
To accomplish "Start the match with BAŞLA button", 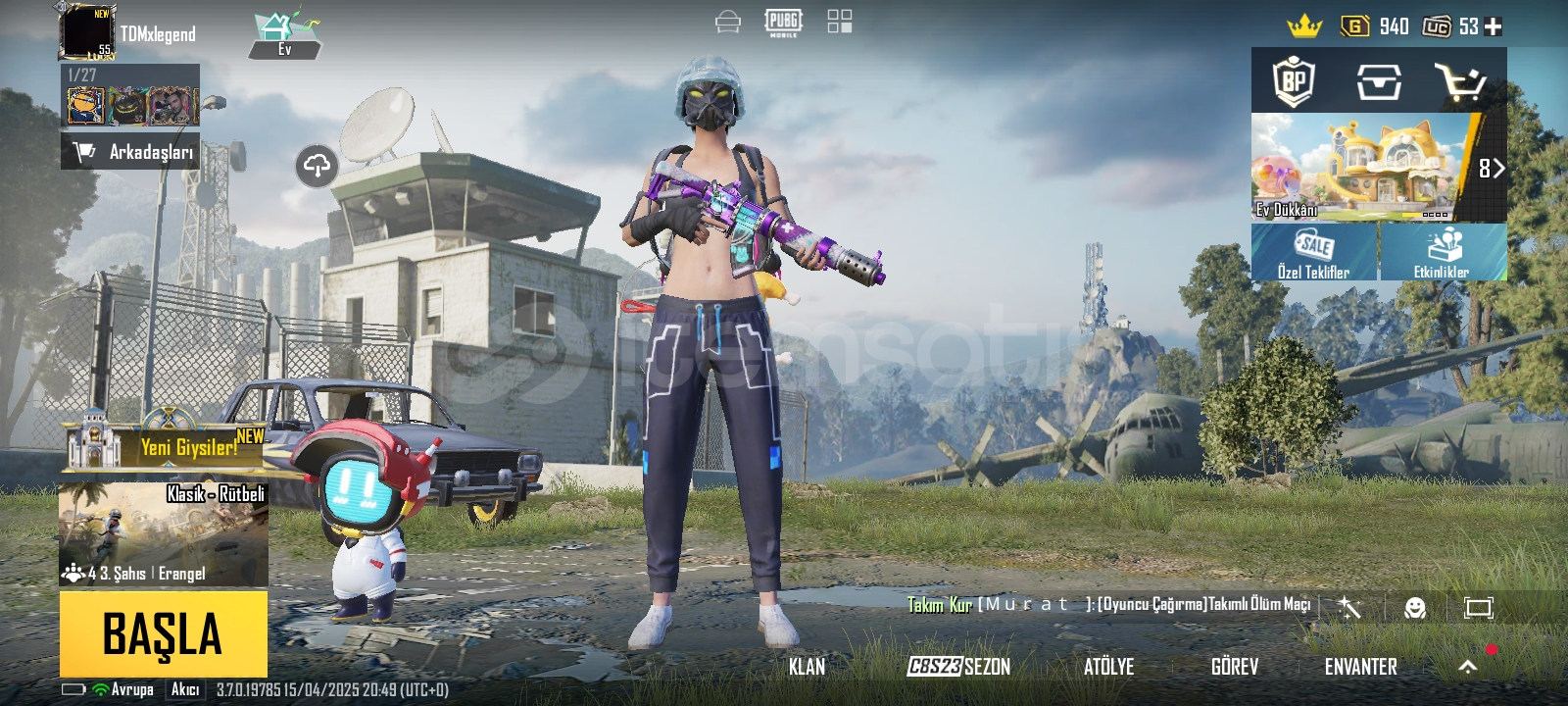I will click(163, 633).
